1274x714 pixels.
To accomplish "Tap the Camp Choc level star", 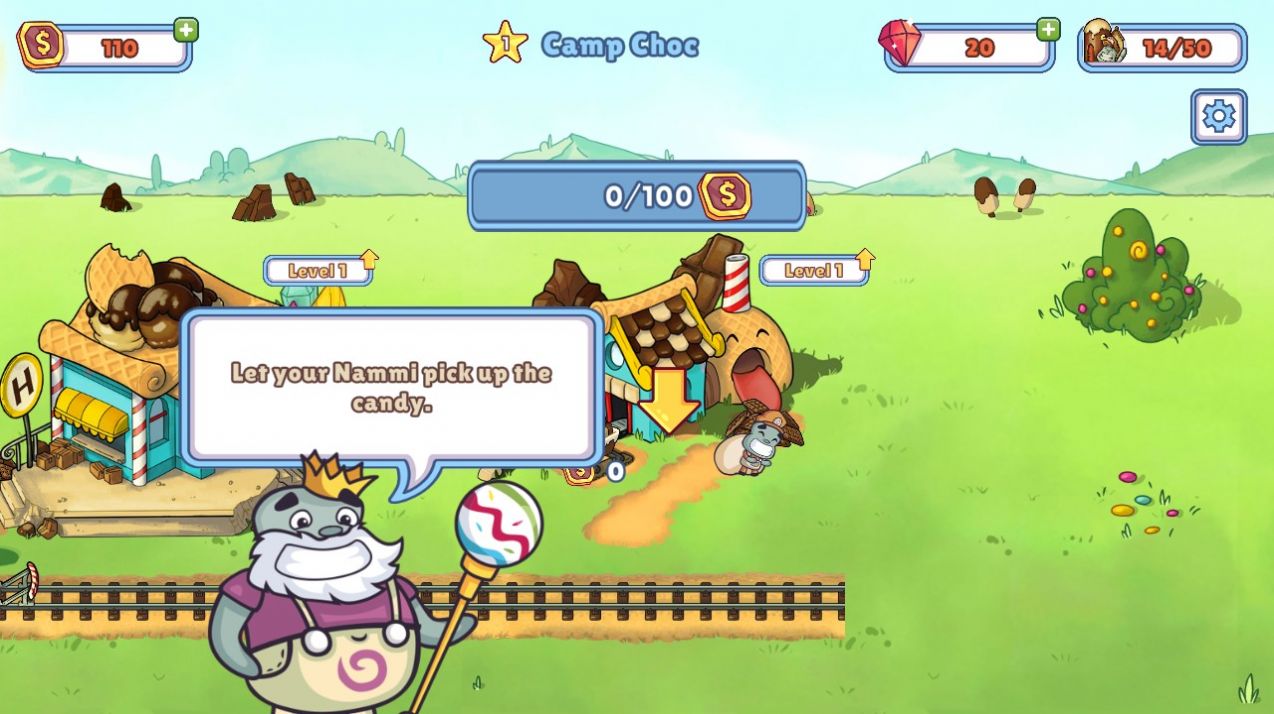I will (505, 44).
